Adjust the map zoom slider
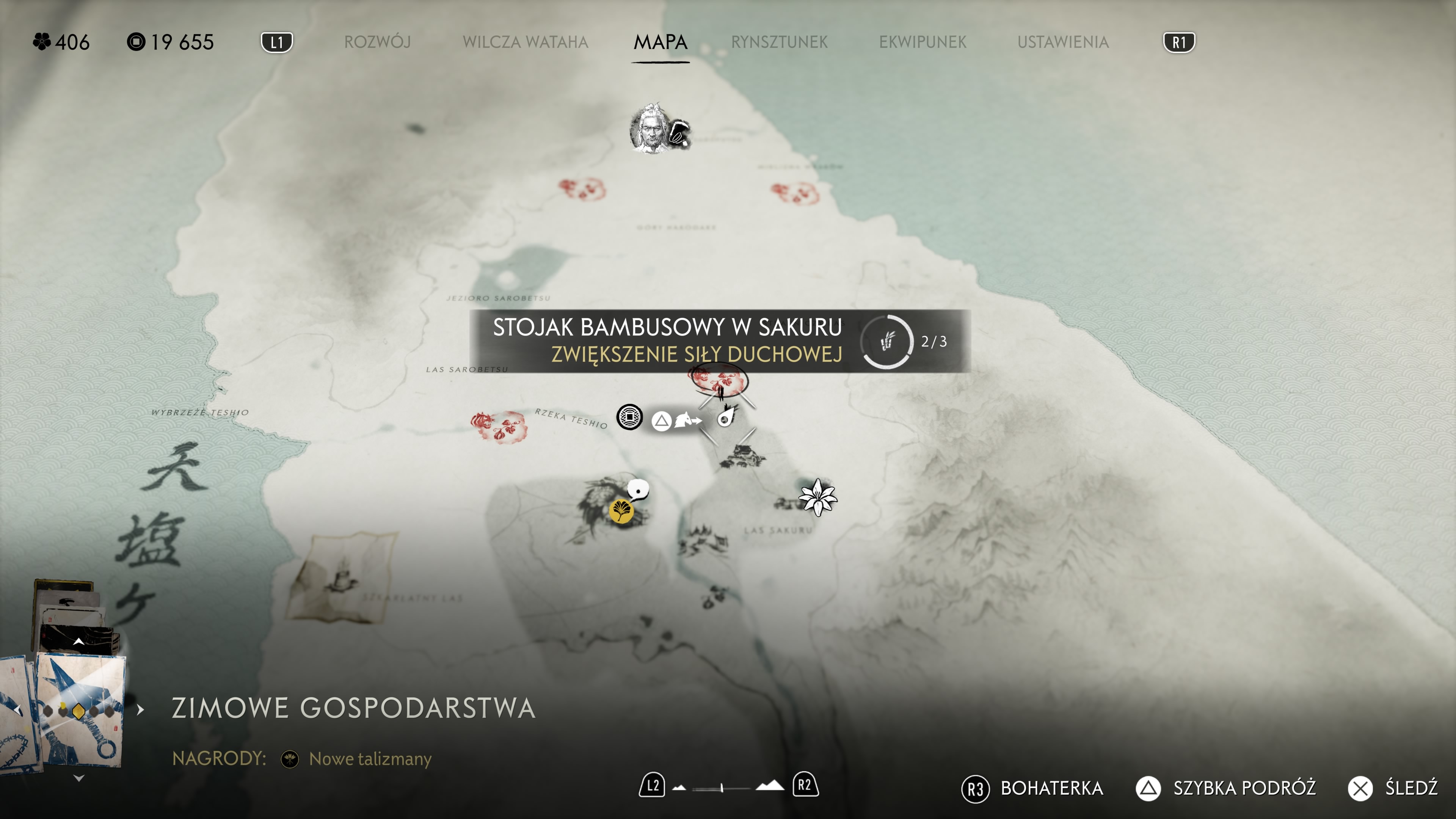Viewport: 1456px width, 819px height. click(x=722, y=788)
